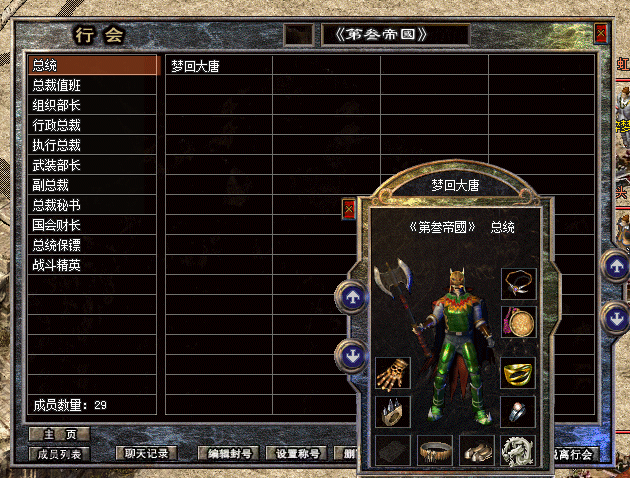Click the dragon emblem equipment slot
630x478 pixels.
519,451
